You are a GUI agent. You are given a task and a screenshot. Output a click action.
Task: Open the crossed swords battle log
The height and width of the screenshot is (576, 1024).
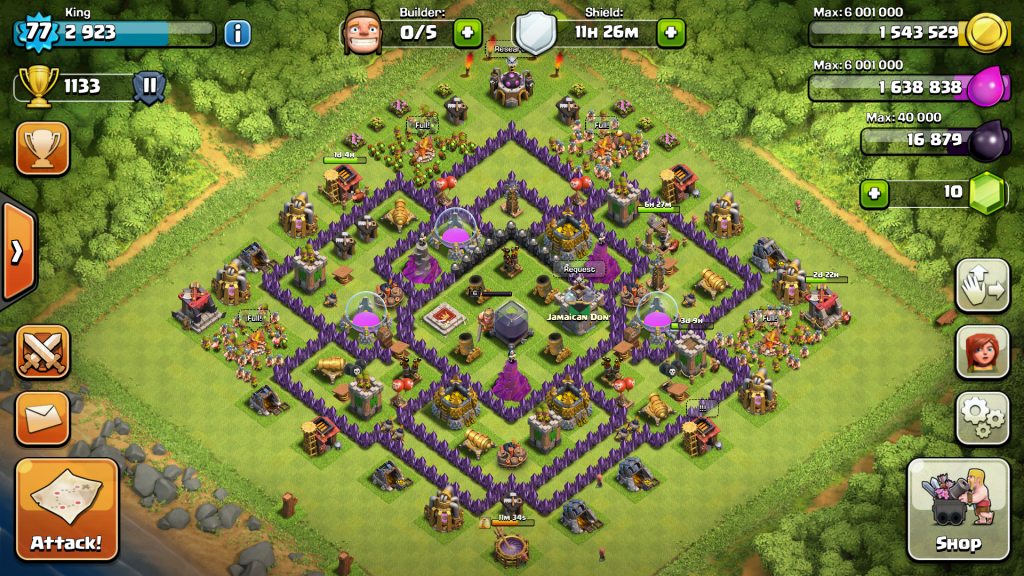[43, 352]
